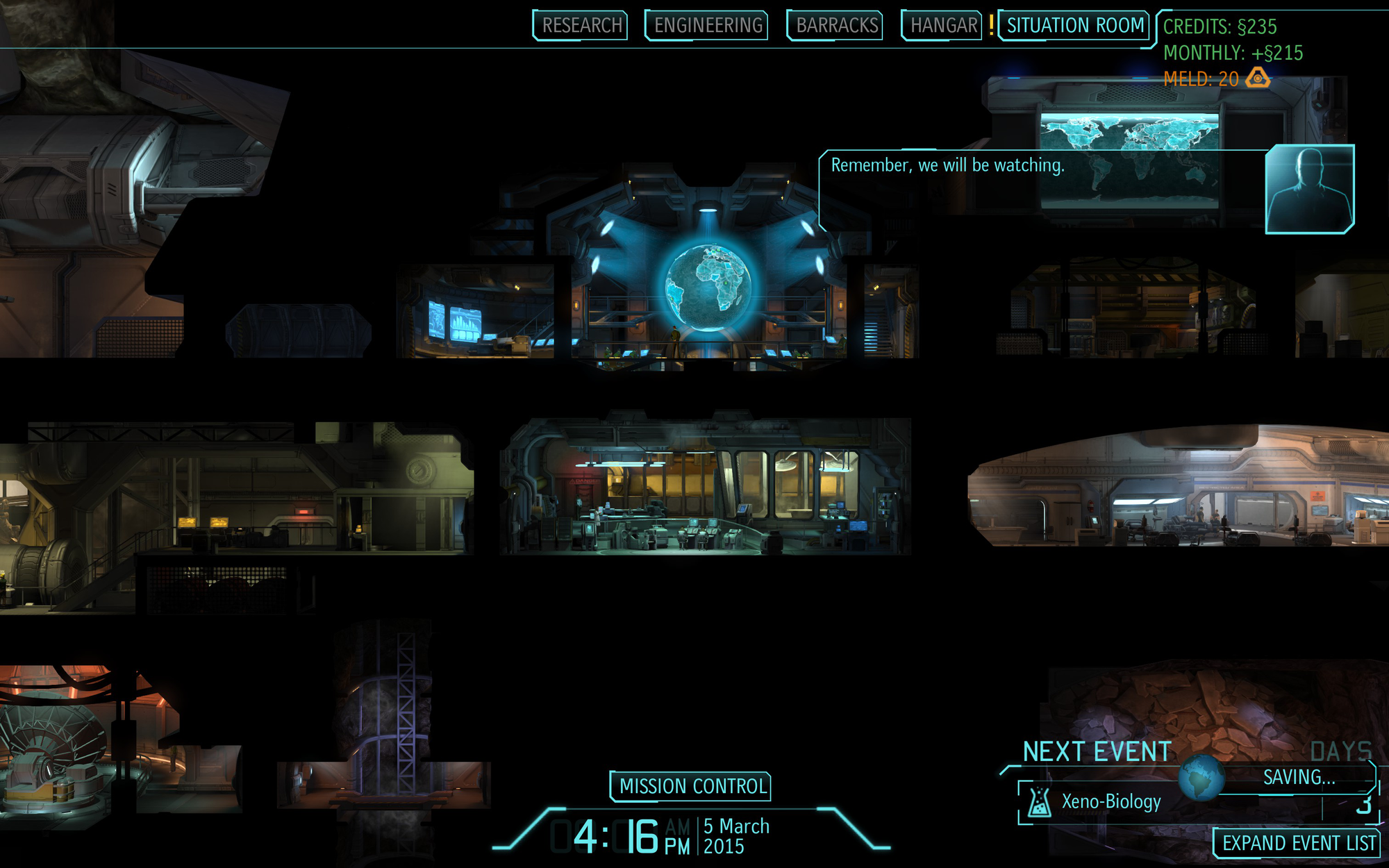Viewport: 1389px width, 868px height.
Task: Open the Barracks
Action: point(835,26)
